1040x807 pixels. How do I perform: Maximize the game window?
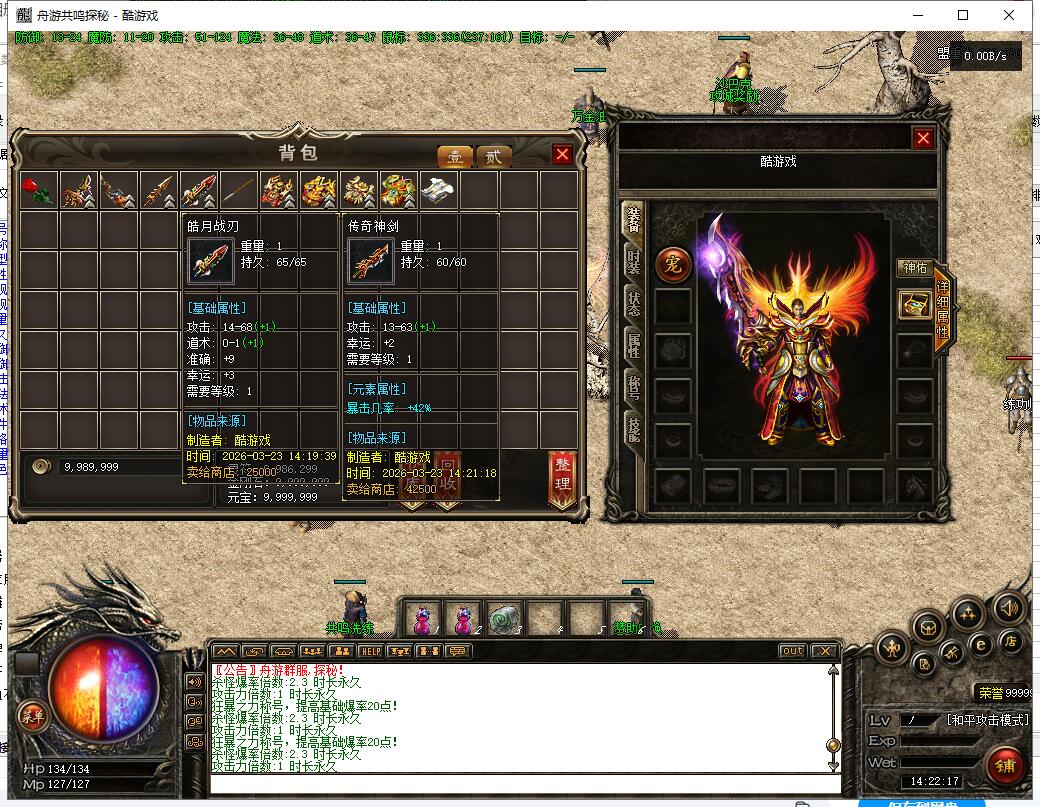963,15
